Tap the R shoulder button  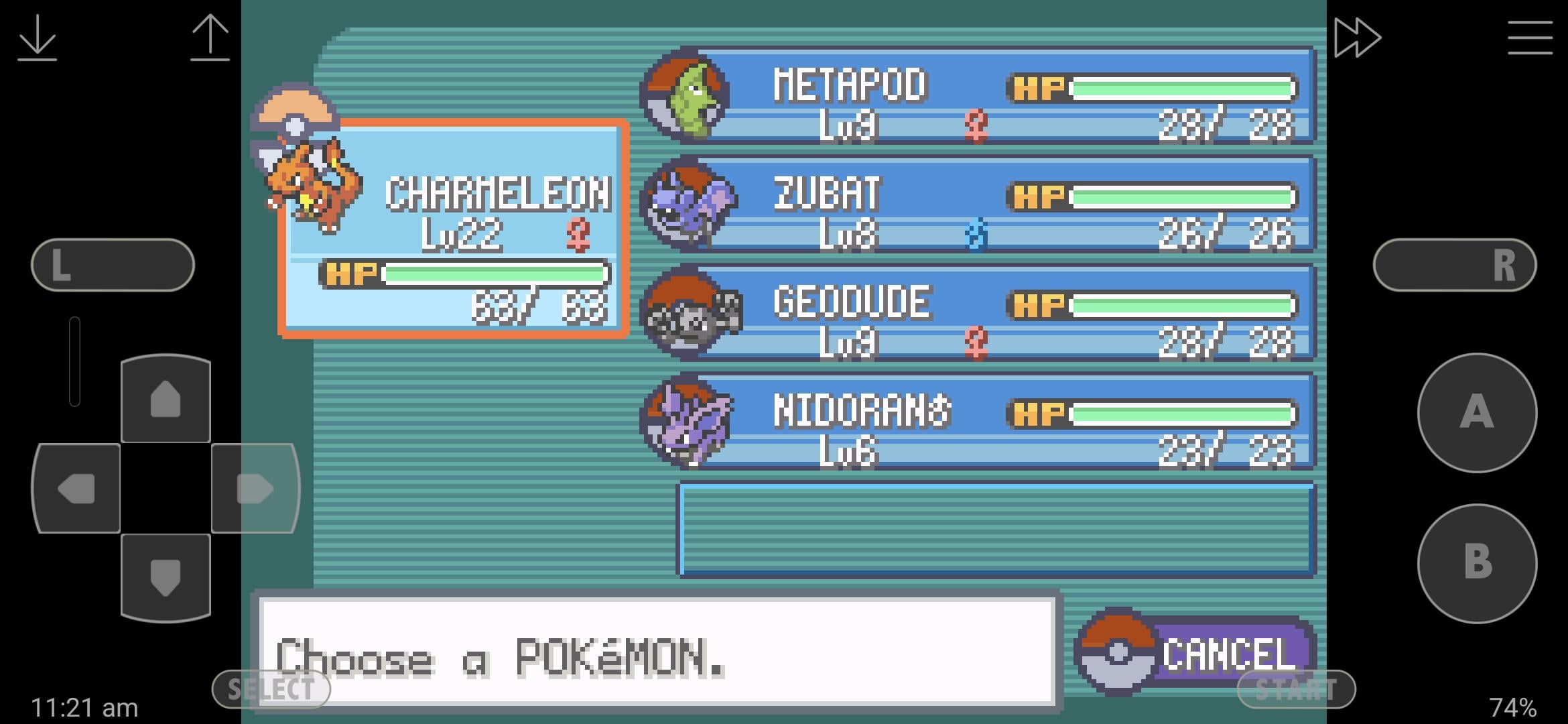pos(1455,265)
